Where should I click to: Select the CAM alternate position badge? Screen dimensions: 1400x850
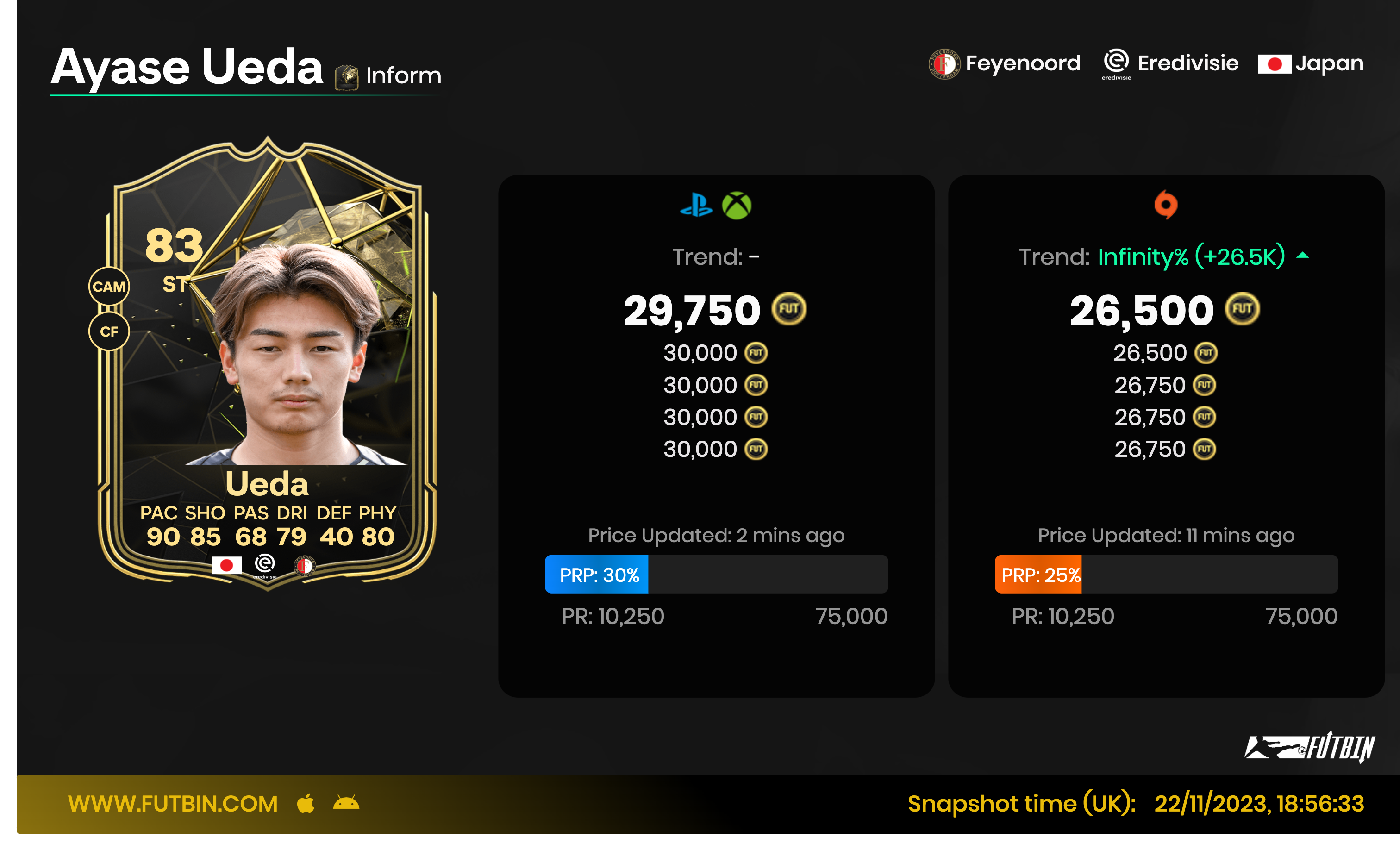click(109, 287)
